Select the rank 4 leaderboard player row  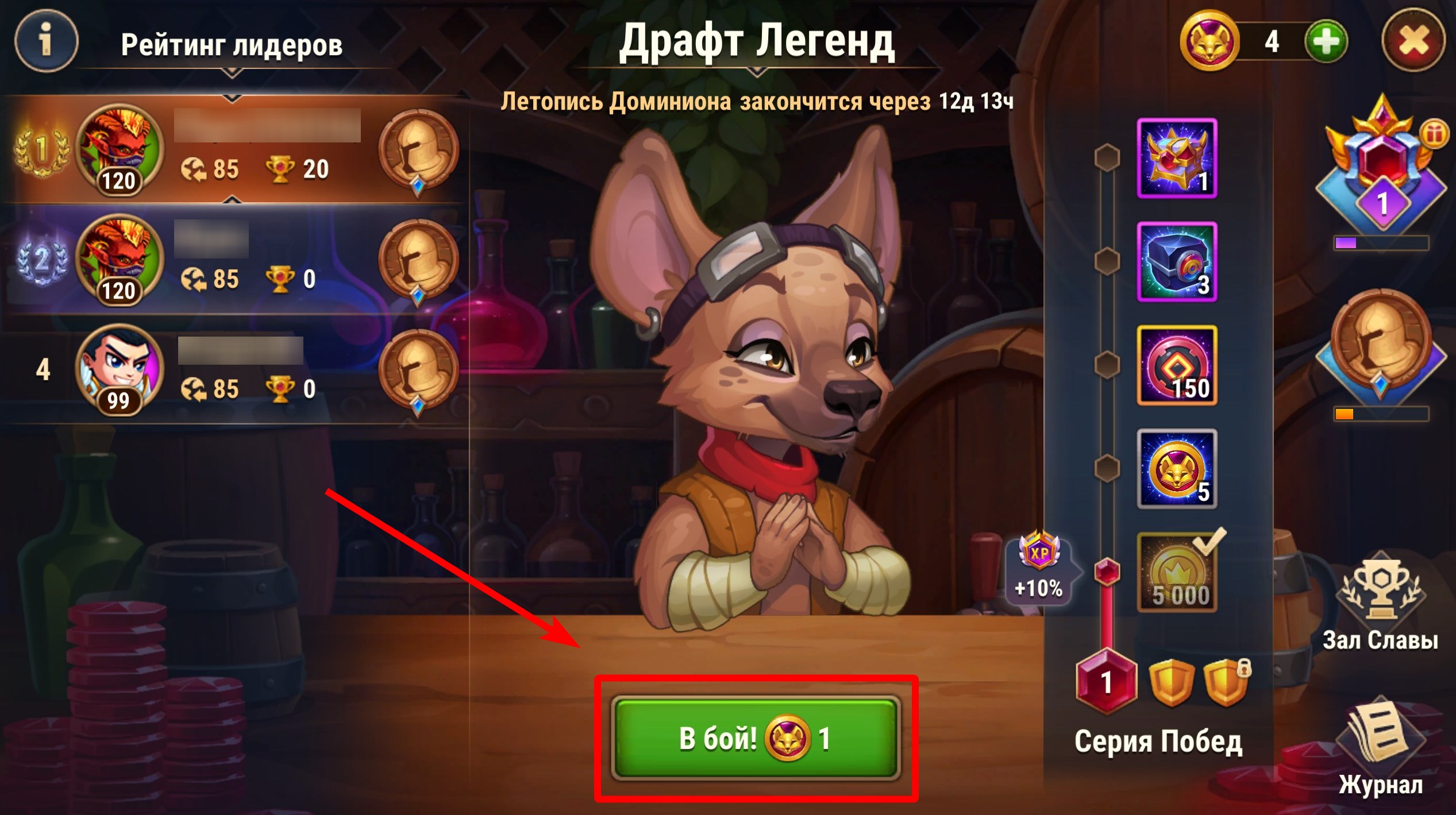pos(236,369)
